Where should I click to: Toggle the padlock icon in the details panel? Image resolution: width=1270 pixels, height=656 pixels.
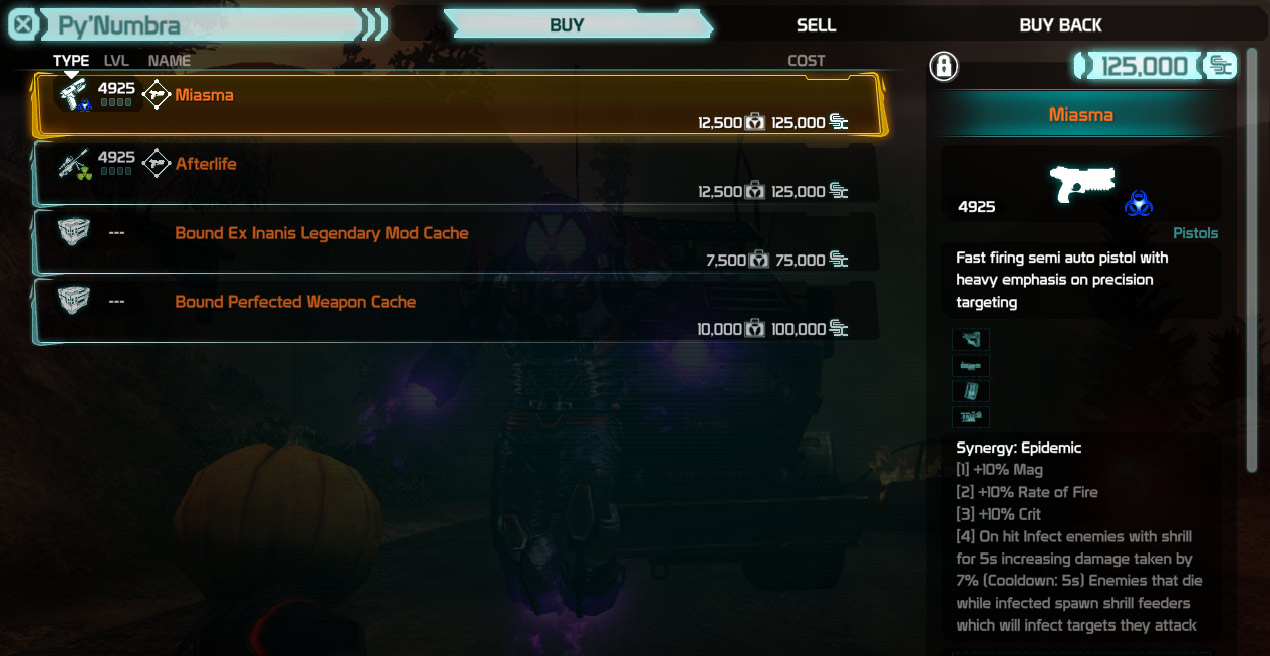pyautogui.click(x=943, y=67)
